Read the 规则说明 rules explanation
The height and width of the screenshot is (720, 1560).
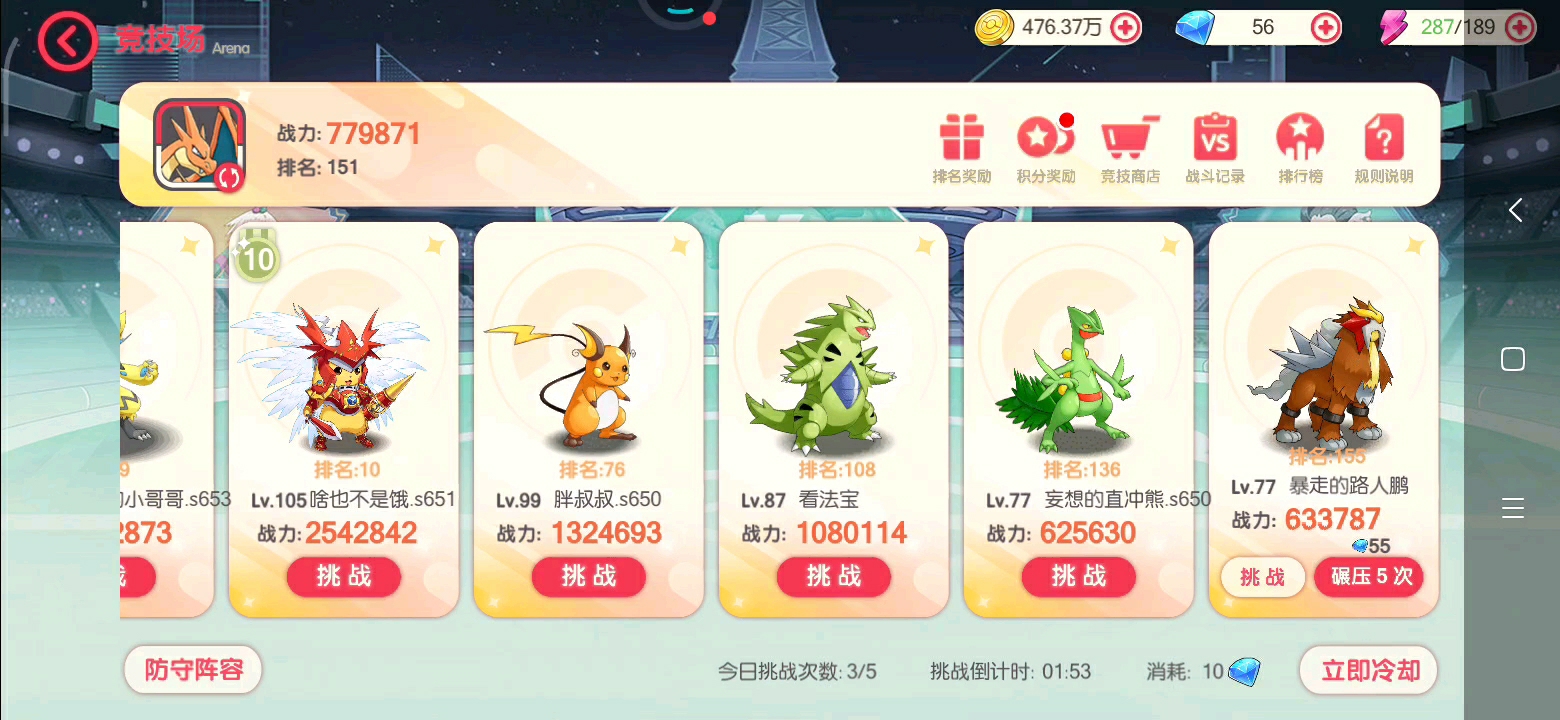pyautogui.click(x=1382, y=148)
